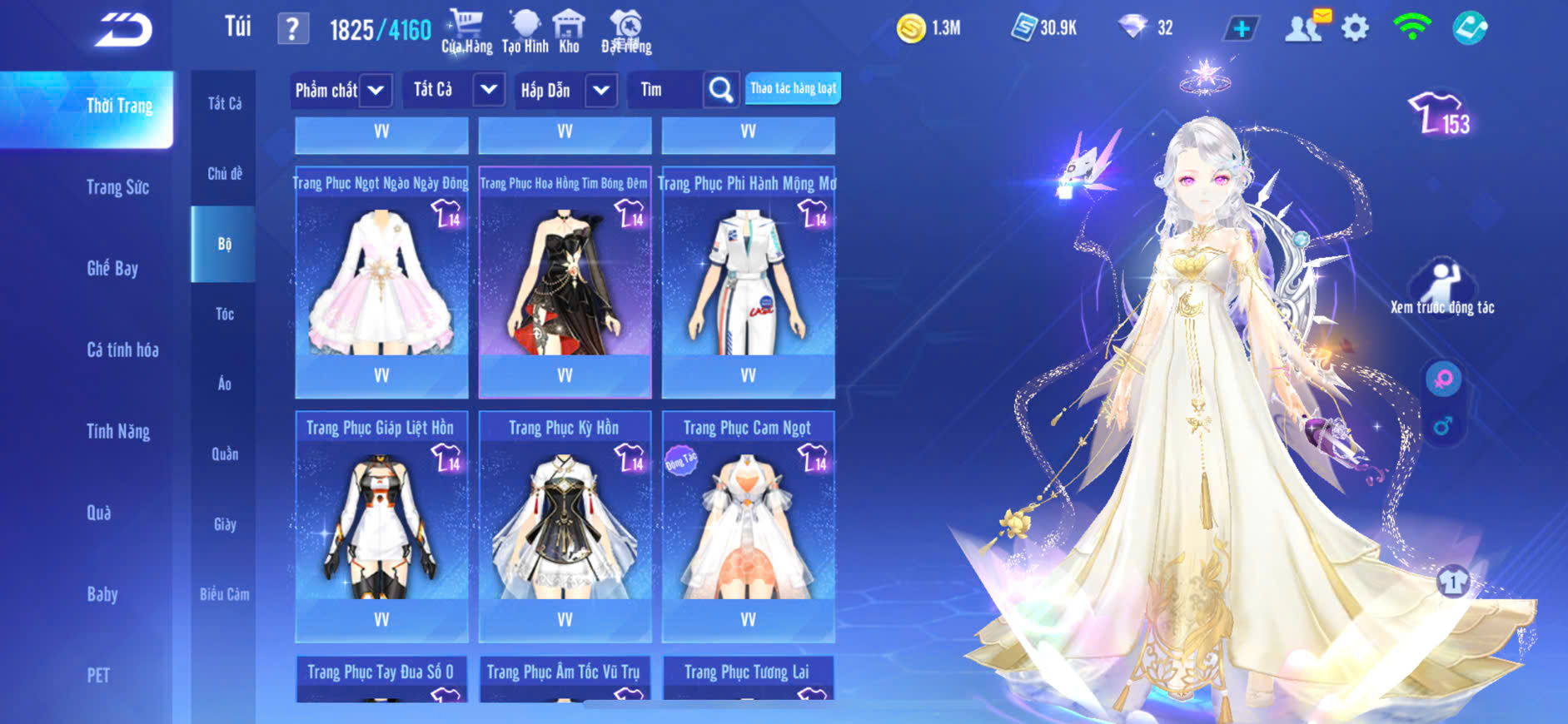This screenshot has height=724, width=1568.
Task: Open the gear settings icon
Action: click(1355, 28)
